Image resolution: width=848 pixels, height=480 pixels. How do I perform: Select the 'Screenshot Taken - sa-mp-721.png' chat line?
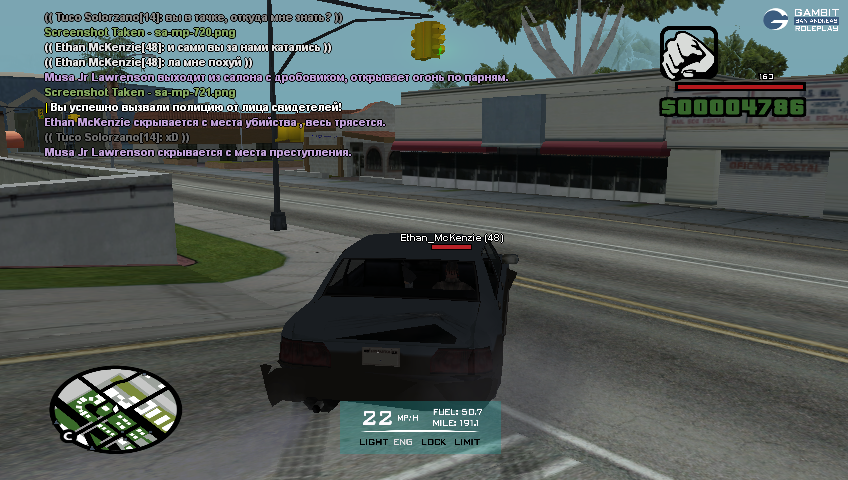coord(140,92)
